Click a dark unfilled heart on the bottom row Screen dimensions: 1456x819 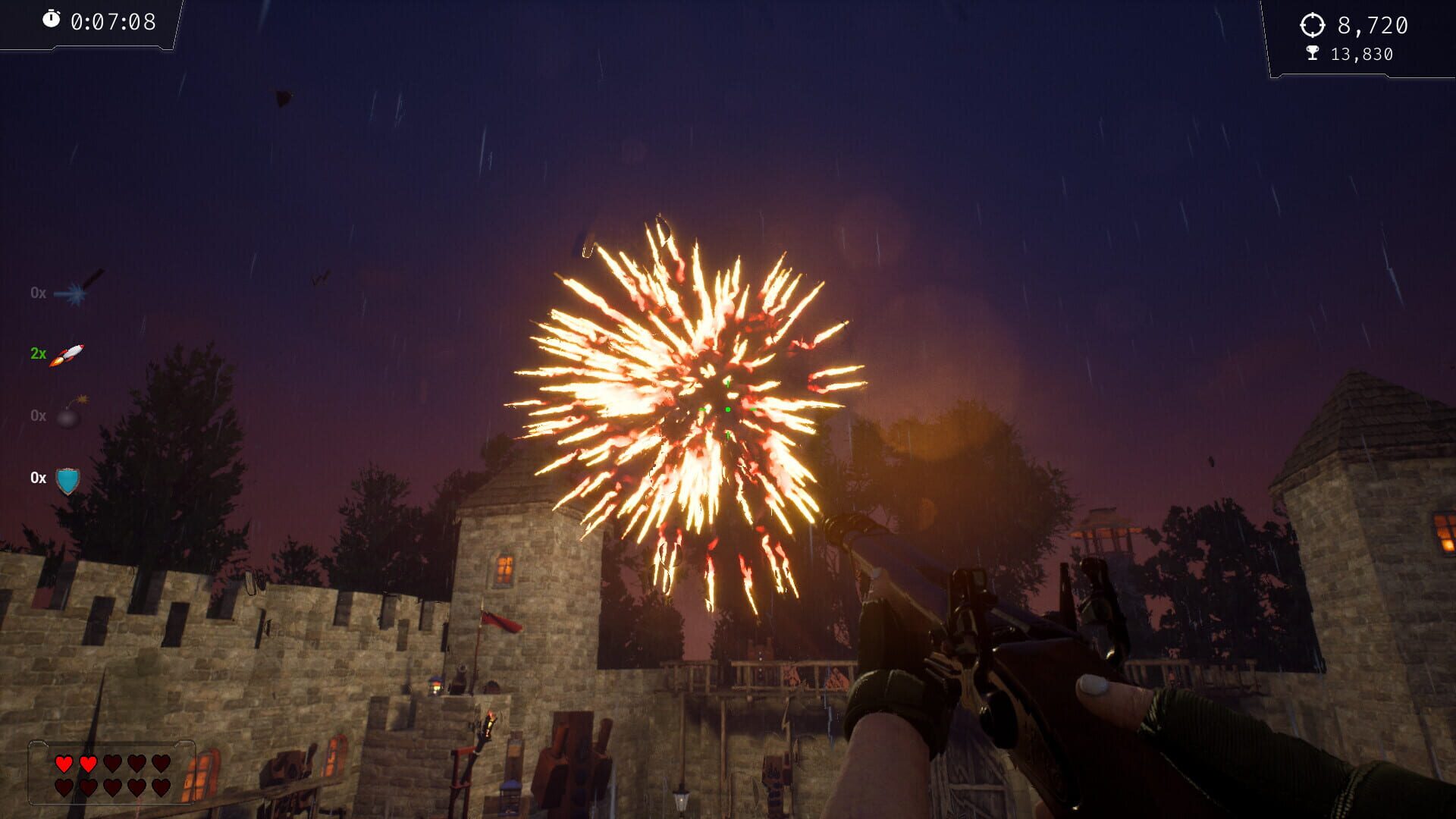point(111,789)
